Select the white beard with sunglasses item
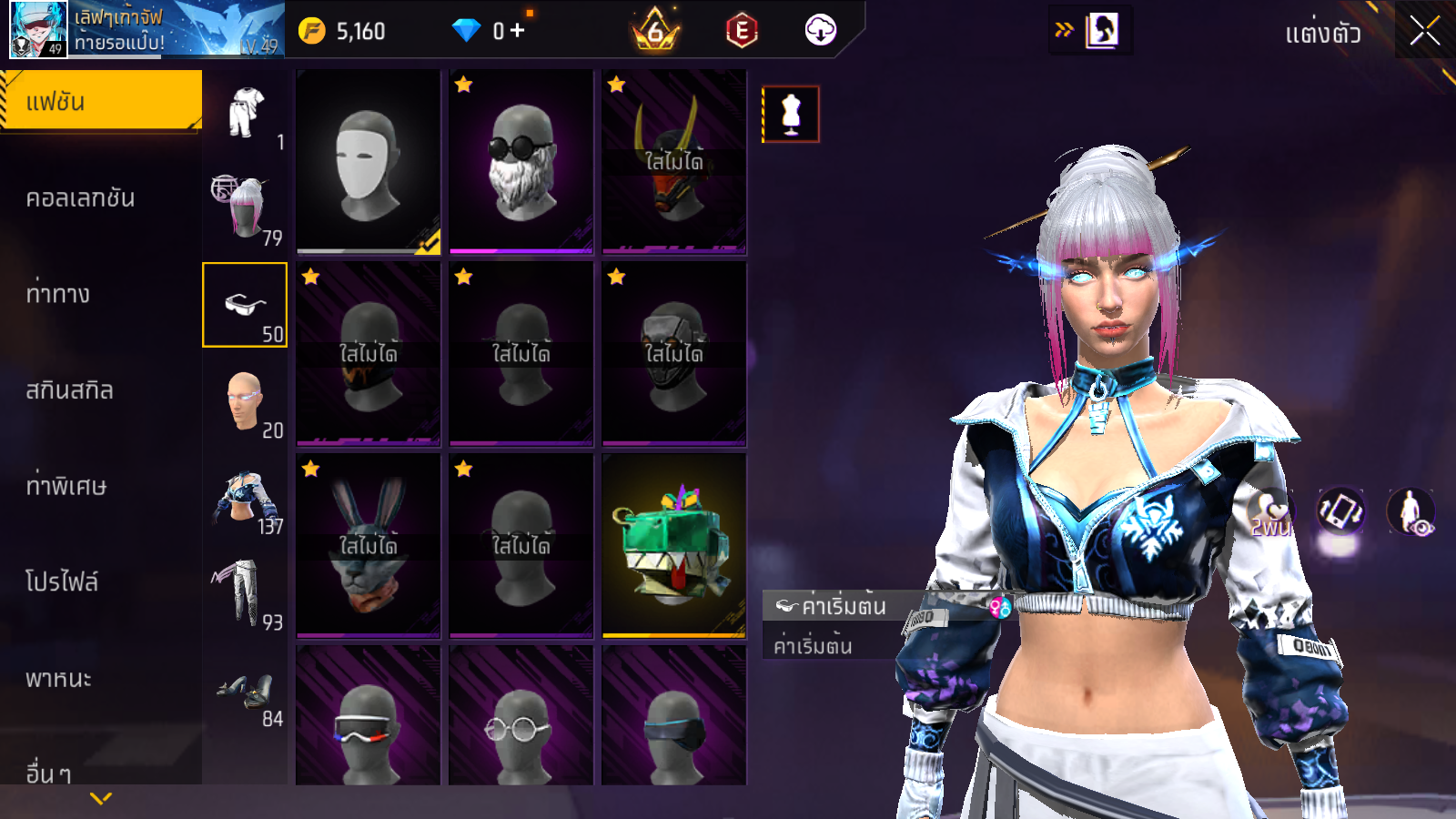This screenshot has height=819, width=1456. tap(521, 161)
